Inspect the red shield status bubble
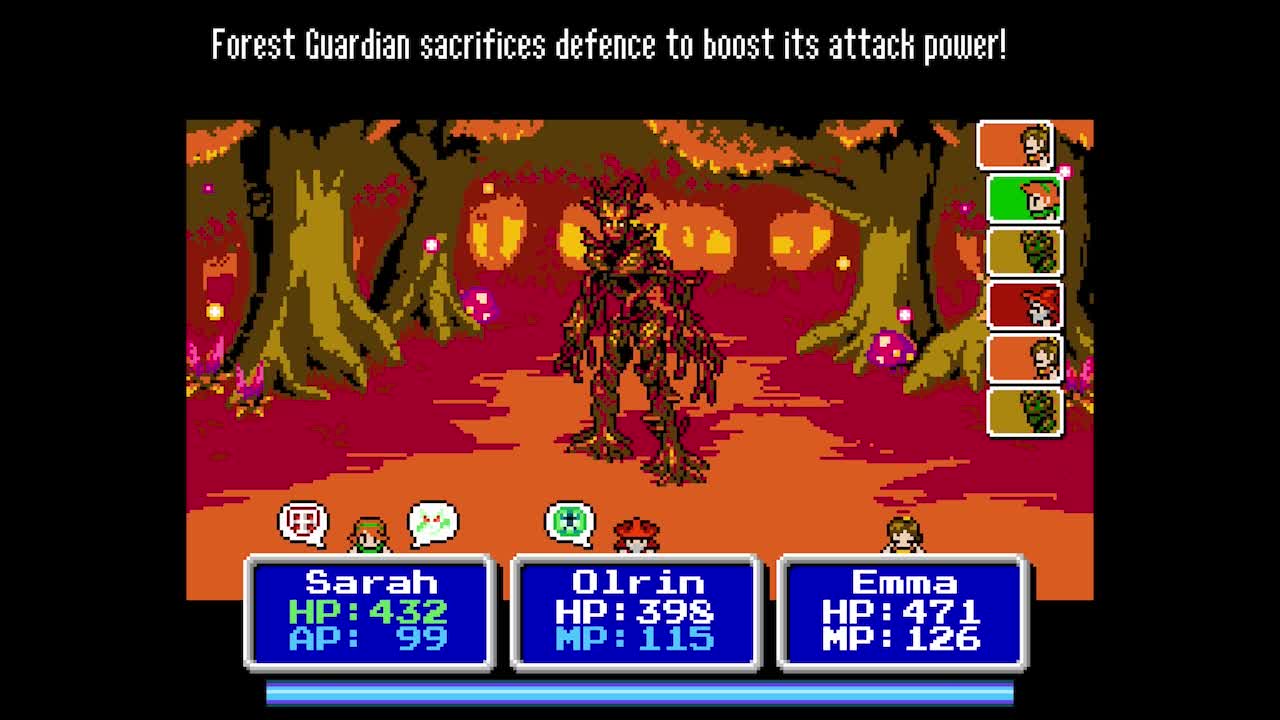 [302, 522]
